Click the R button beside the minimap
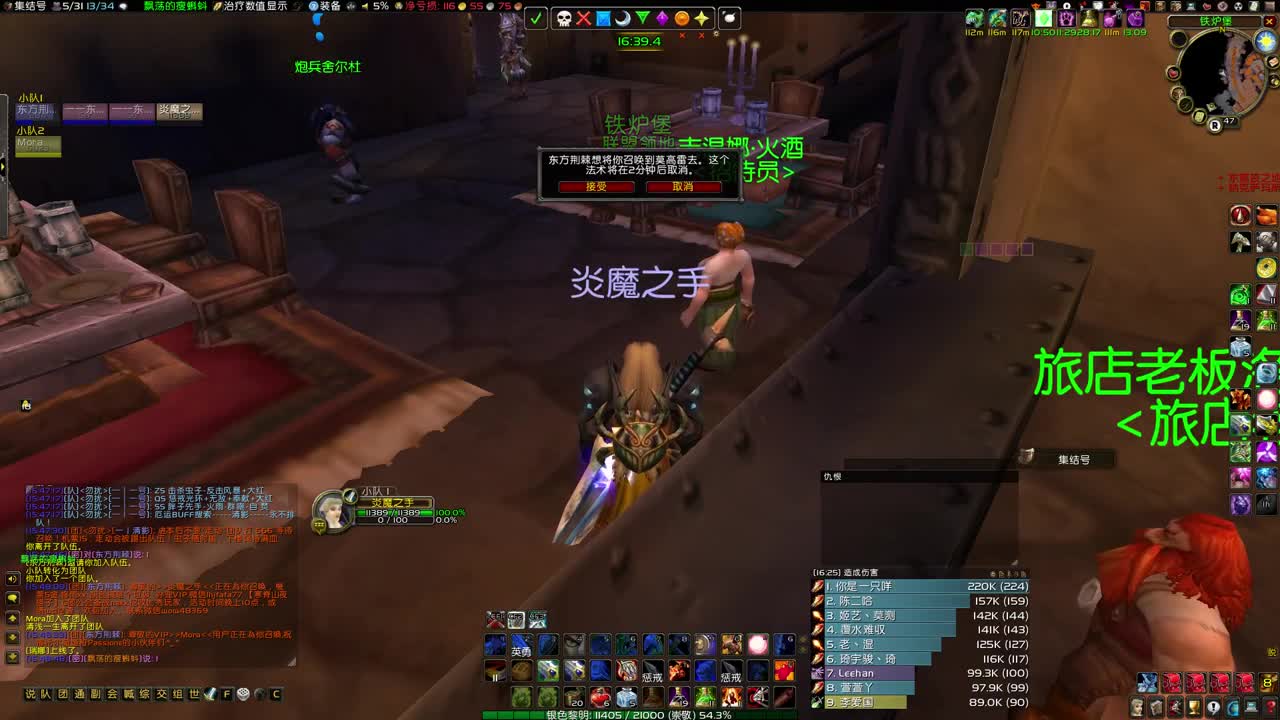Viewport: 1280px width, 720px height. coord(1215,127)
